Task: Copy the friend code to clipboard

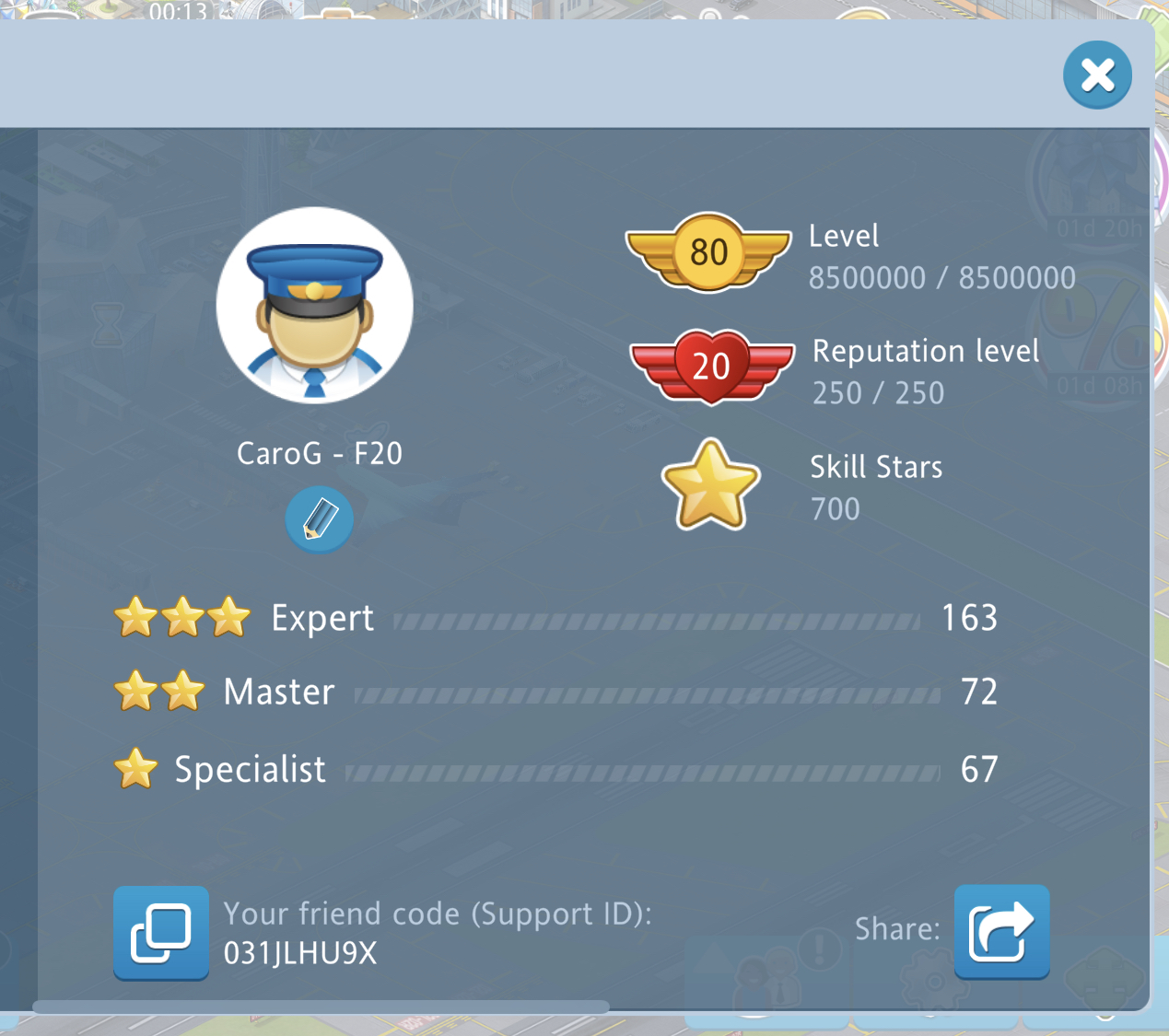Action: [x=161, y=933]
